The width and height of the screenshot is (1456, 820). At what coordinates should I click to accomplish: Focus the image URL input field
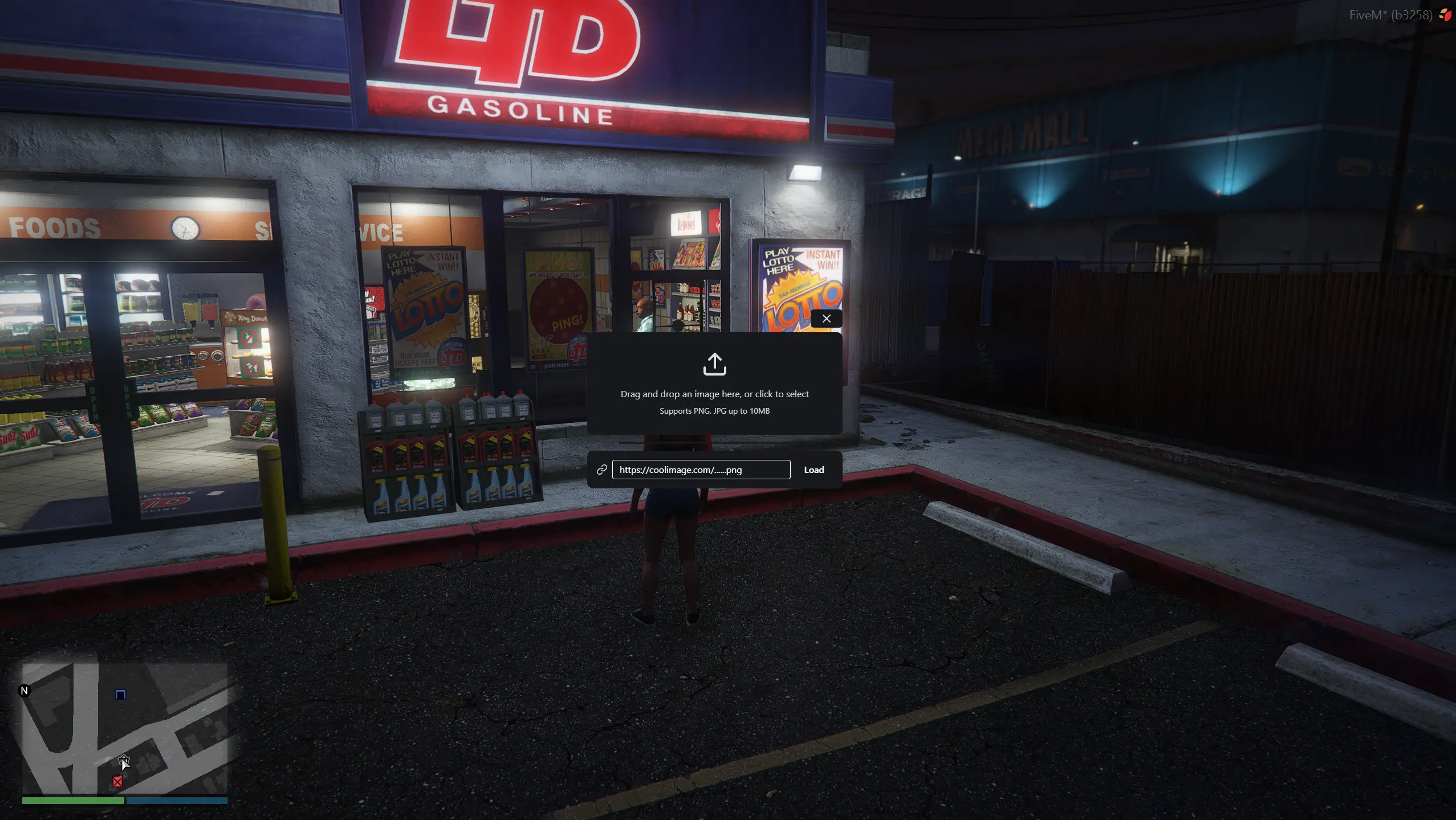(x=701, y=470)
